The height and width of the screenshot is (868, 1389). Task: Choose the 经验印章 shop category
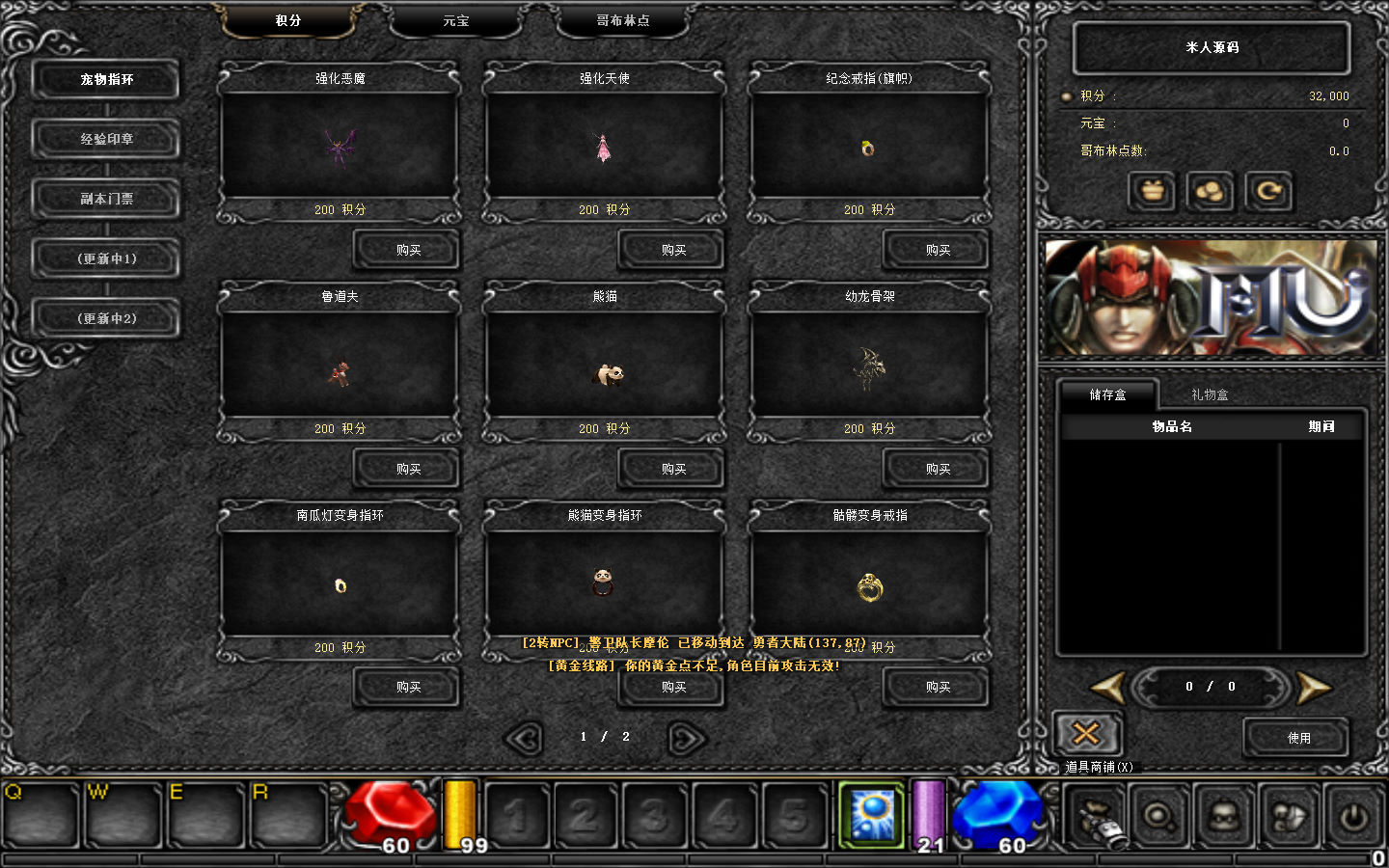[x=106, y=140]
